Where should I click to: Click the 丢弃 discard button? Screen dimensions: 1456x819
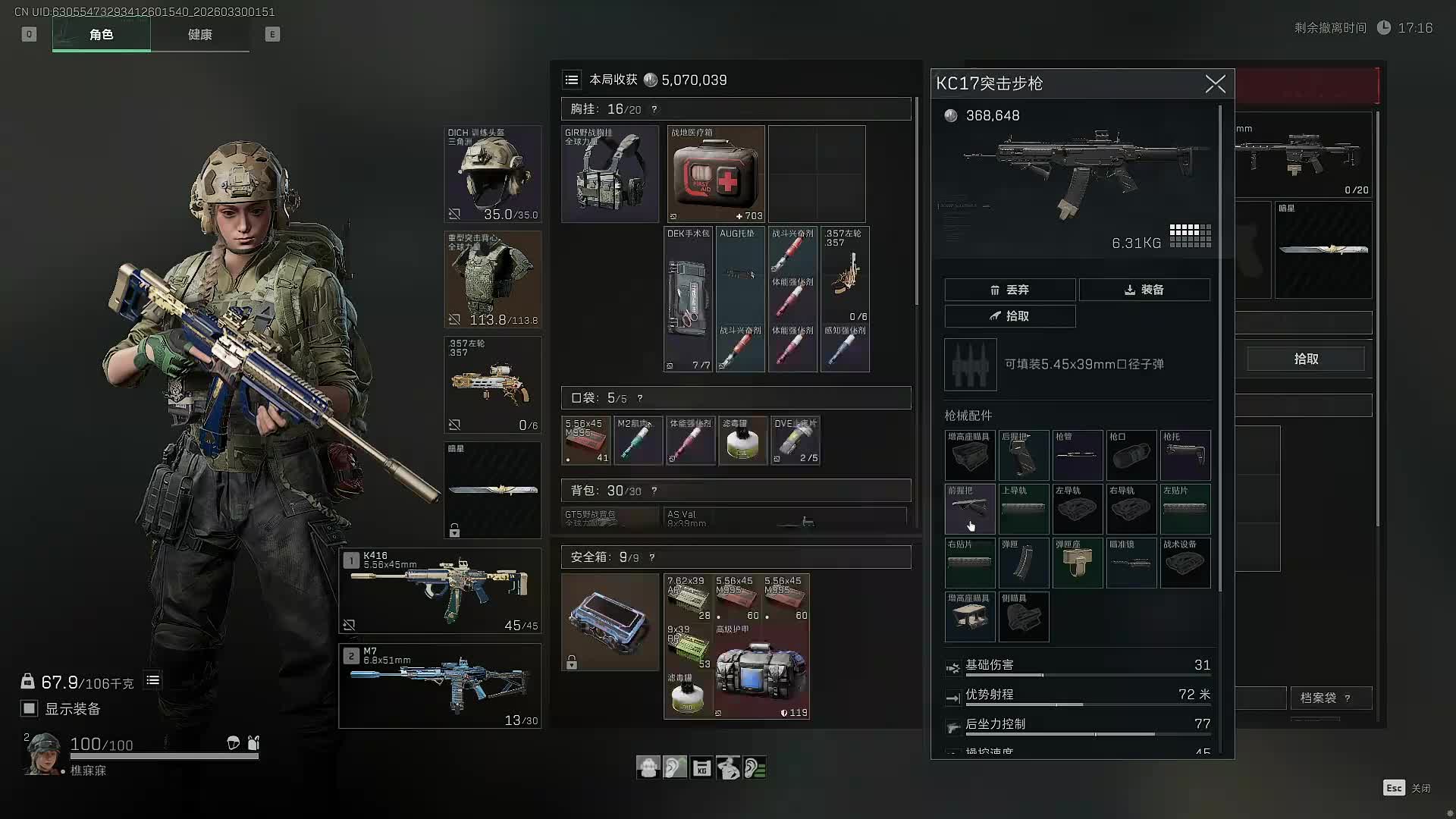tap(1009, 290)
